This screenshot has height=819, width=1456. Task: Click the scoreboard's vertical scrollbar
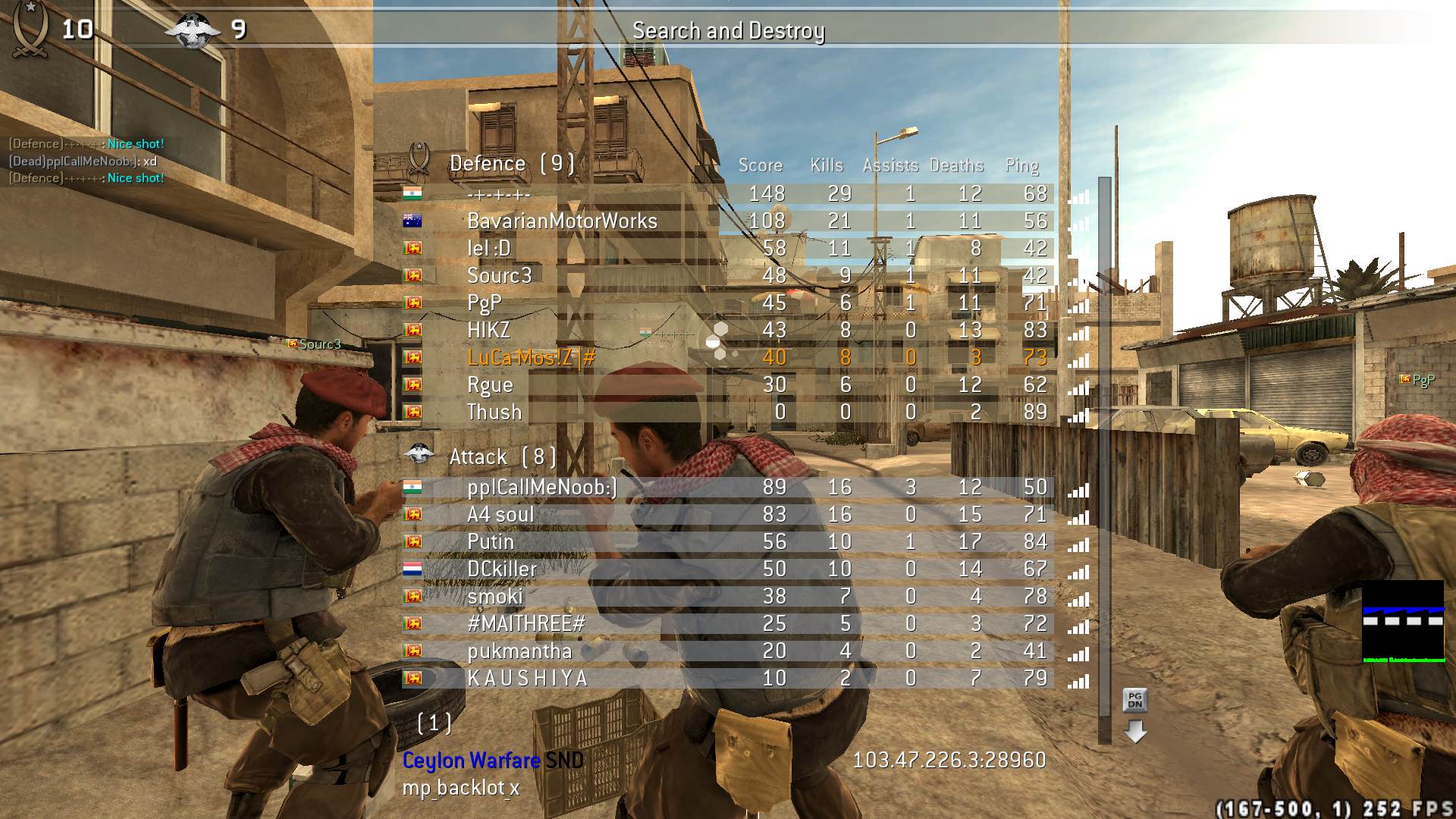pos(1104,455)
